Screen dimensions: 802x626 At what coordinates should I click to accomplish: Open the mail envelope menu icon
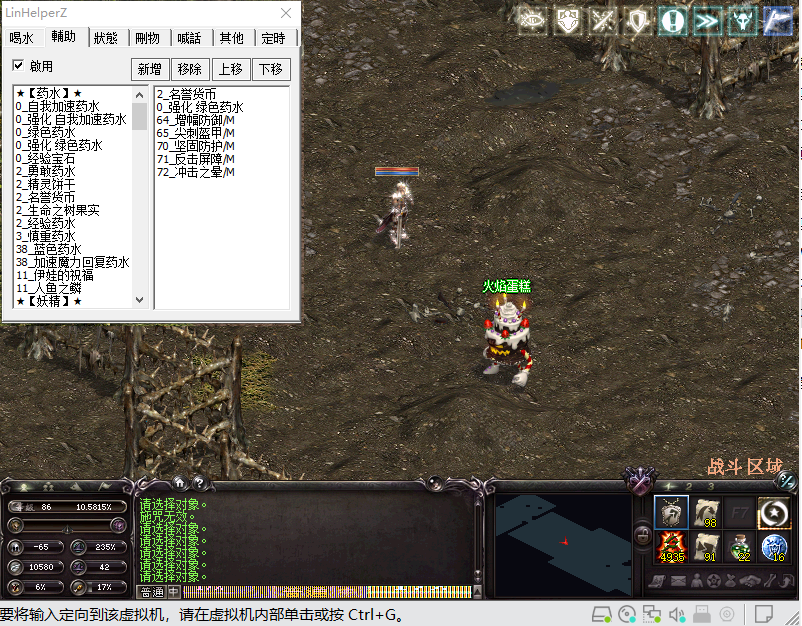click(677, 581)
